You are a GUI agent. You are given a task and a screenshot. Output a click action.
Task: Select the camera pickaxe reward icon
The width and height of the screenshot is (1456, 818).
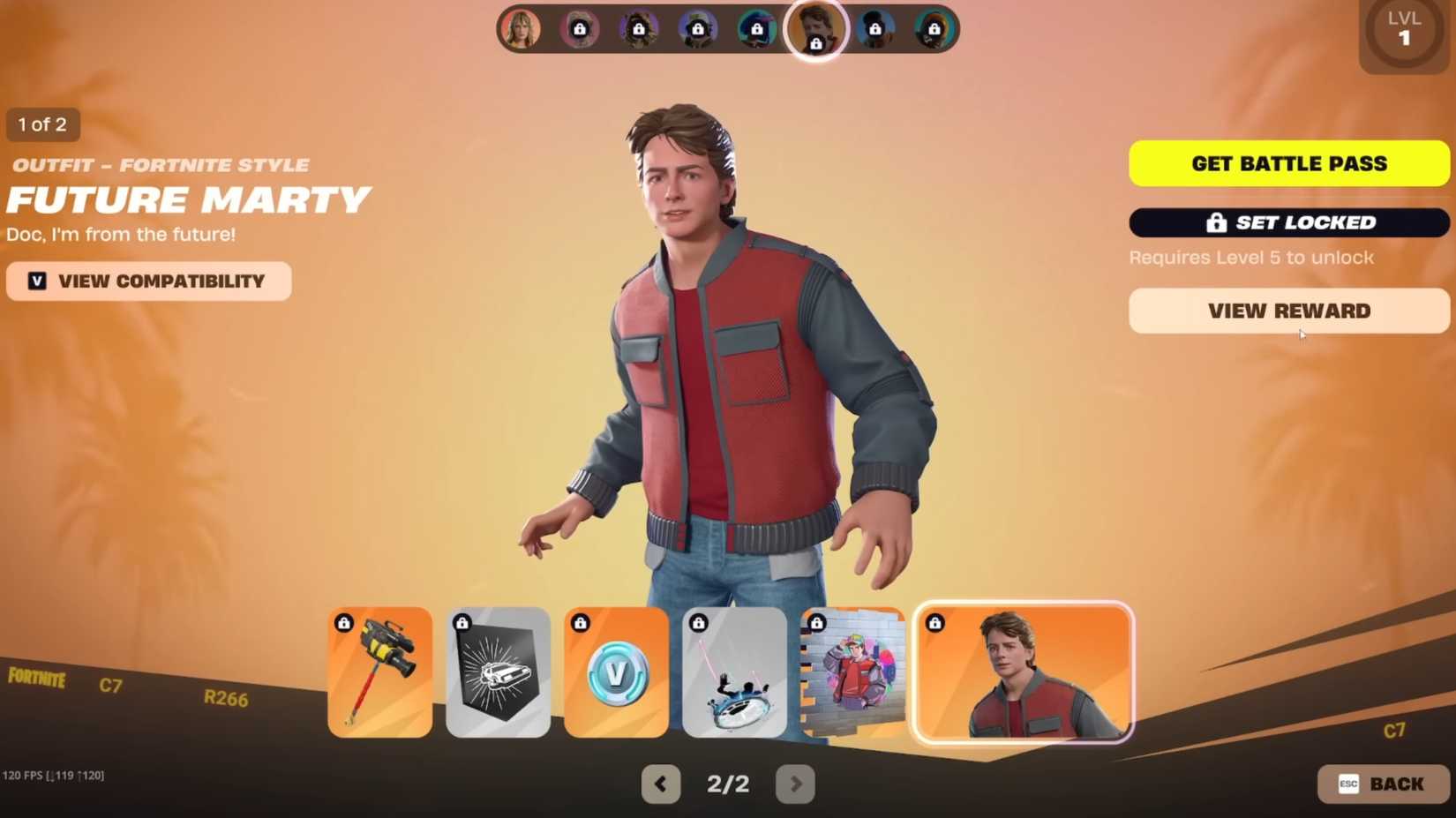tap(379, 672)
